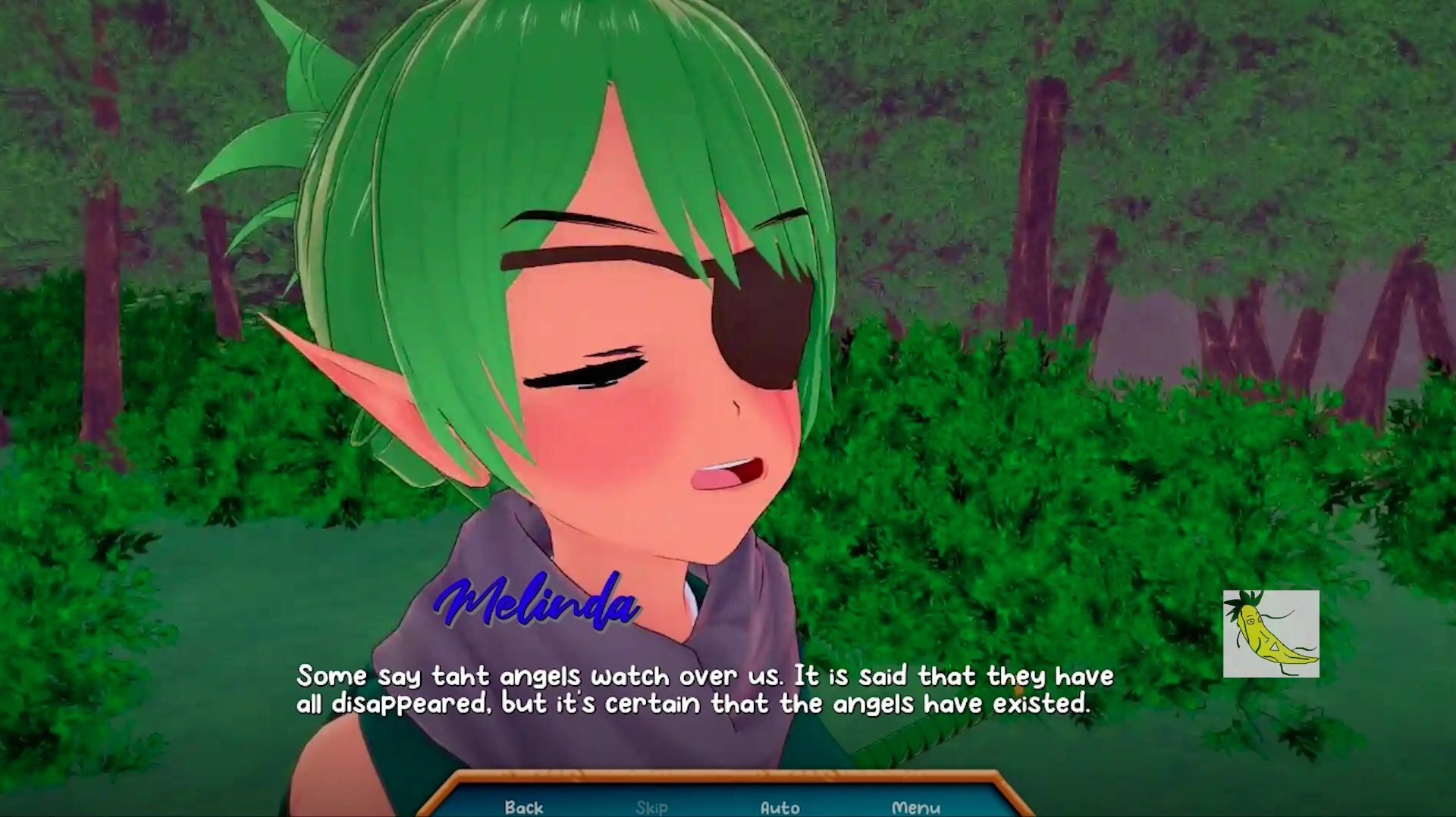Click the Skip dialogue button
Viewport: 1456px width, 817px height.
(651, 807)
